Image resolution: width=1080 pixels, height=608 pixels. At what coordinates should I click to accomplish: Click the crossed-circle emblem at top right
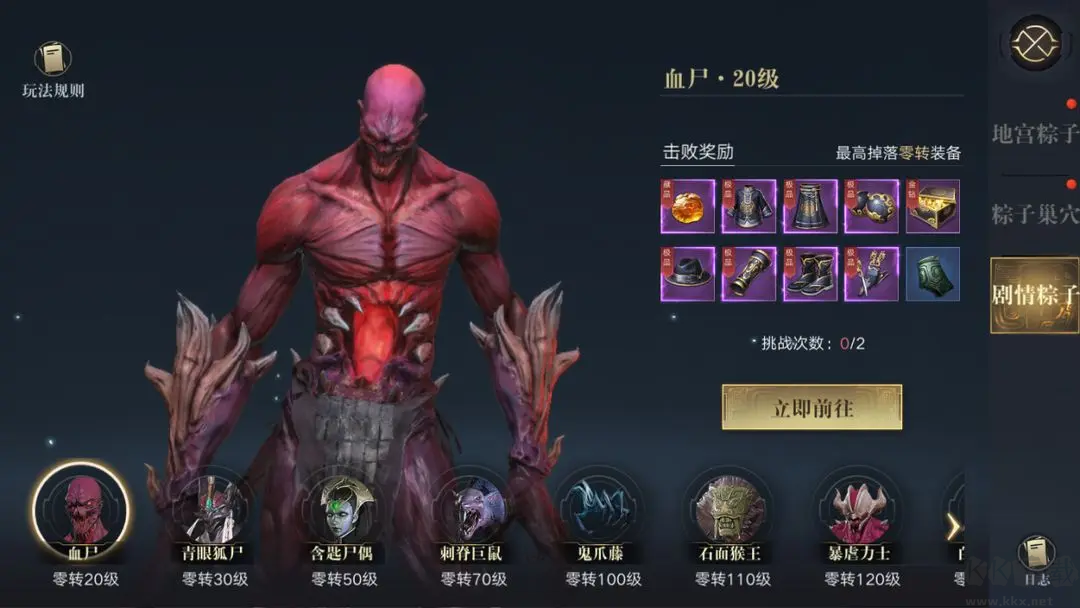point(1035,43)
